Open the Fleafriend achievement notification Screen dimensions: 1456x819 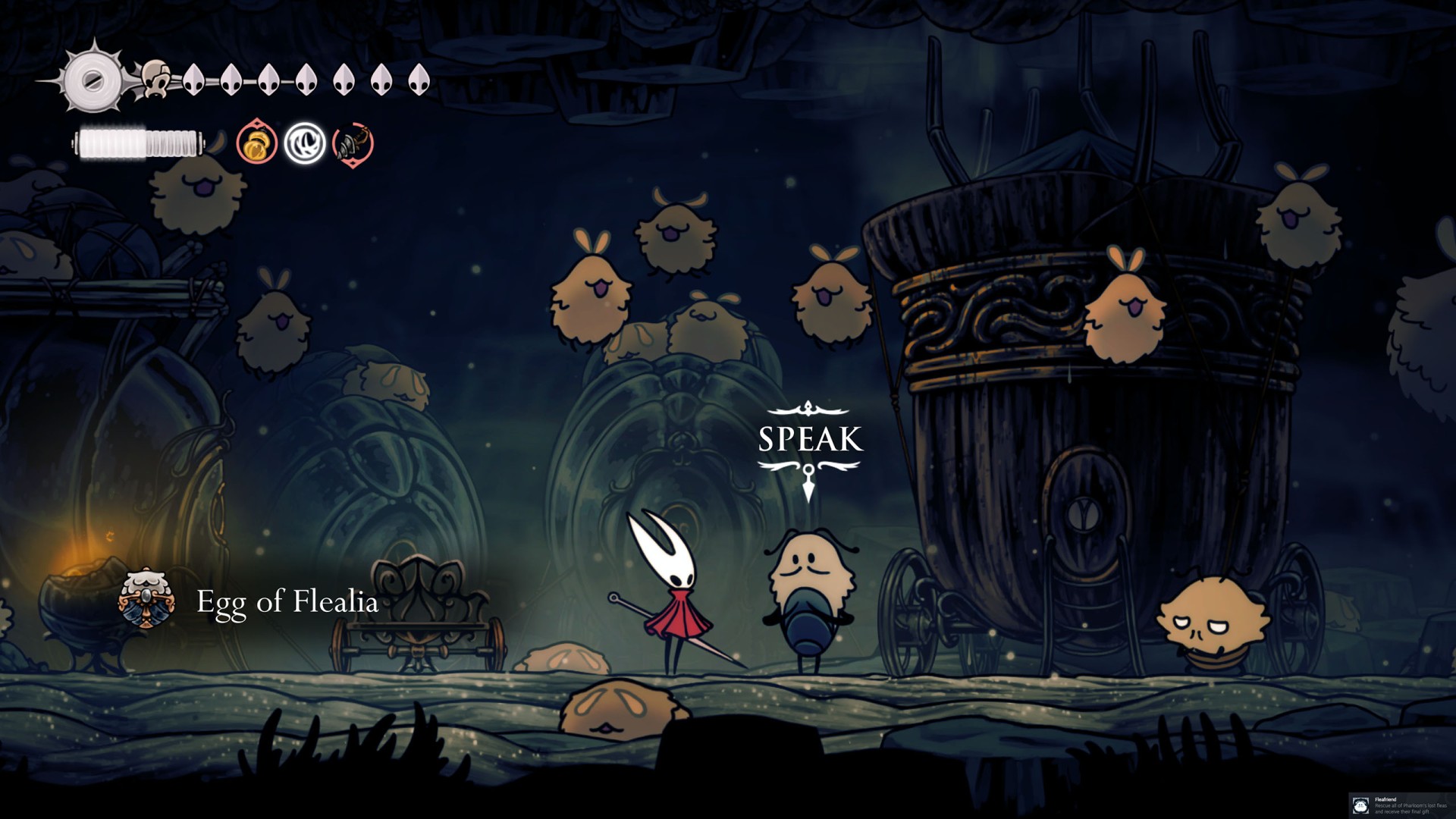coord(1401,805)
